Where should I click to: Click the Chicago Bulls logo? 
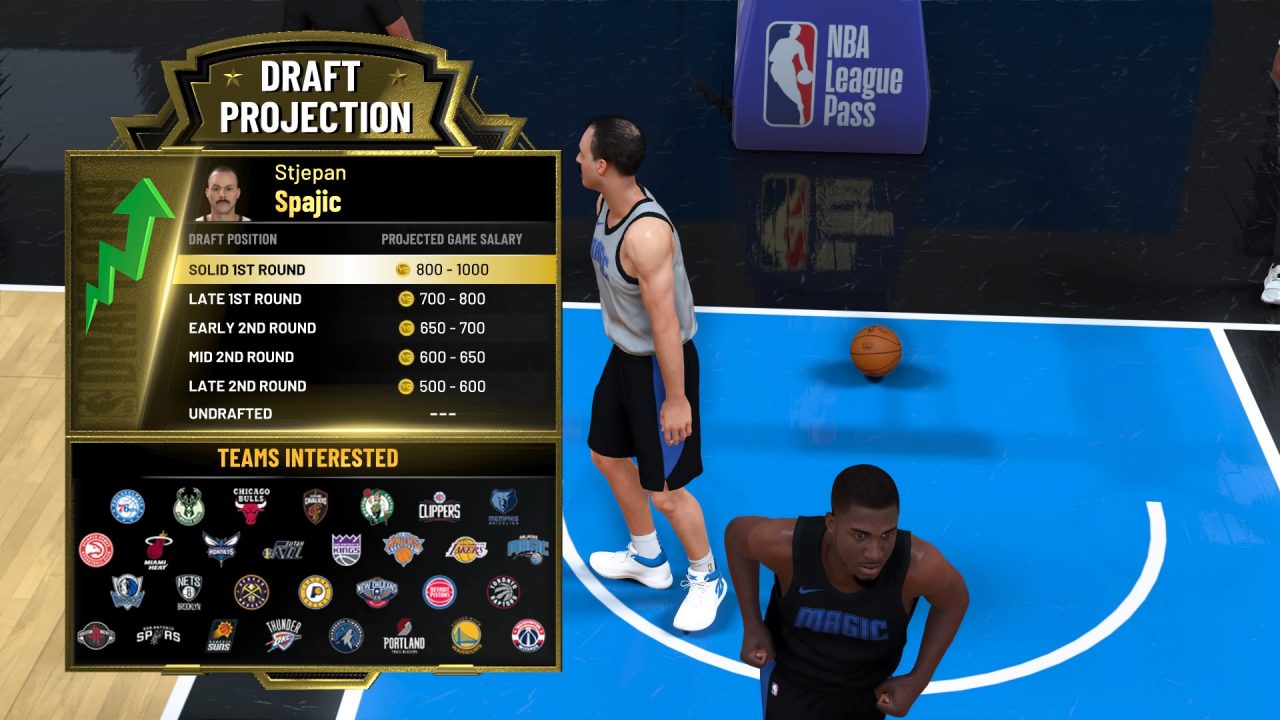[x=251, y=505]
